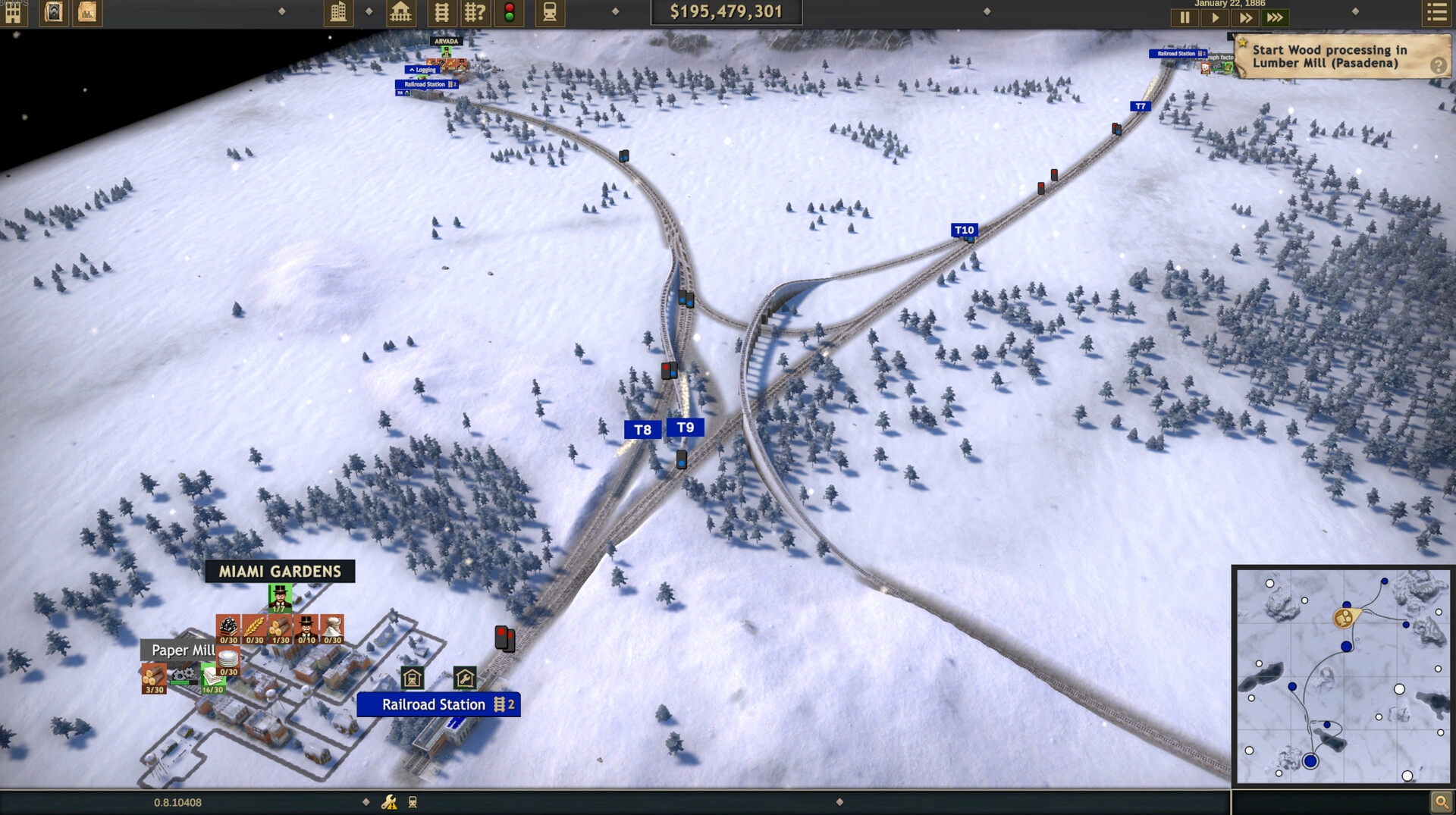Image resolution: width=1456 pixels, height=815 pixels.
Task: Select the signal placement tool
Action: [510, 12]
